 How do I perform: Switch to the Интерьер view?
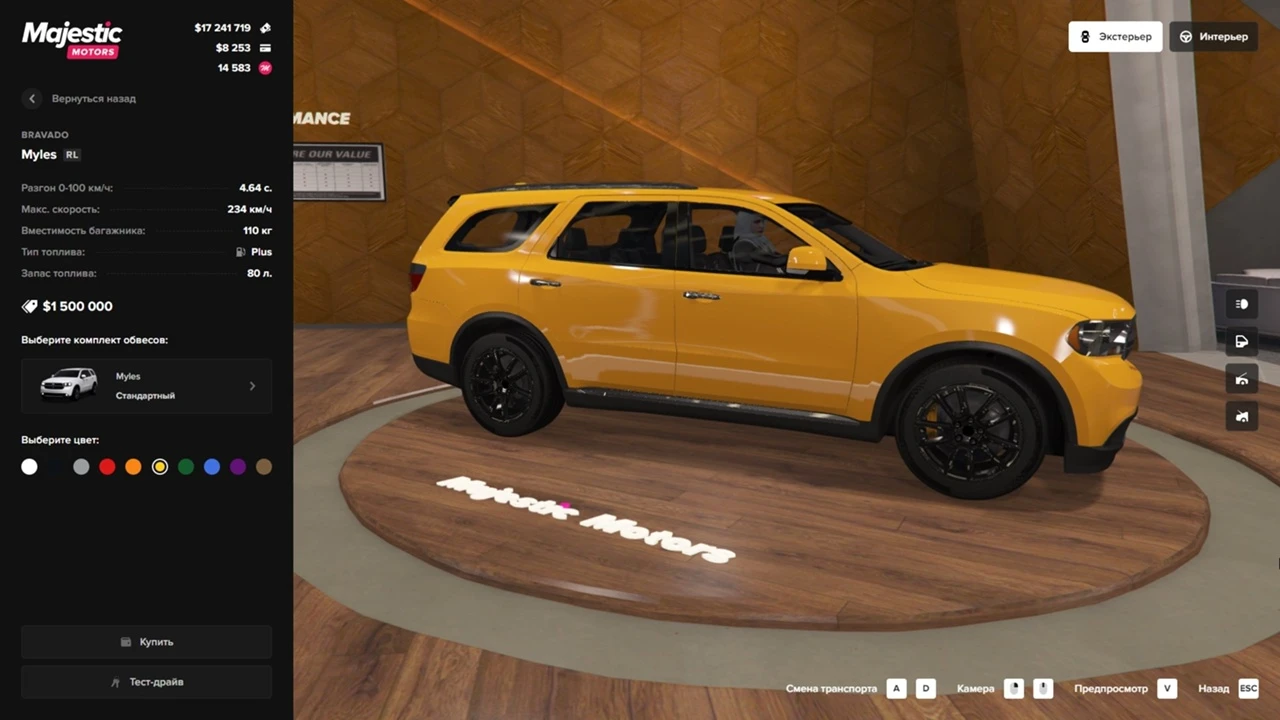pos(1213,37)
